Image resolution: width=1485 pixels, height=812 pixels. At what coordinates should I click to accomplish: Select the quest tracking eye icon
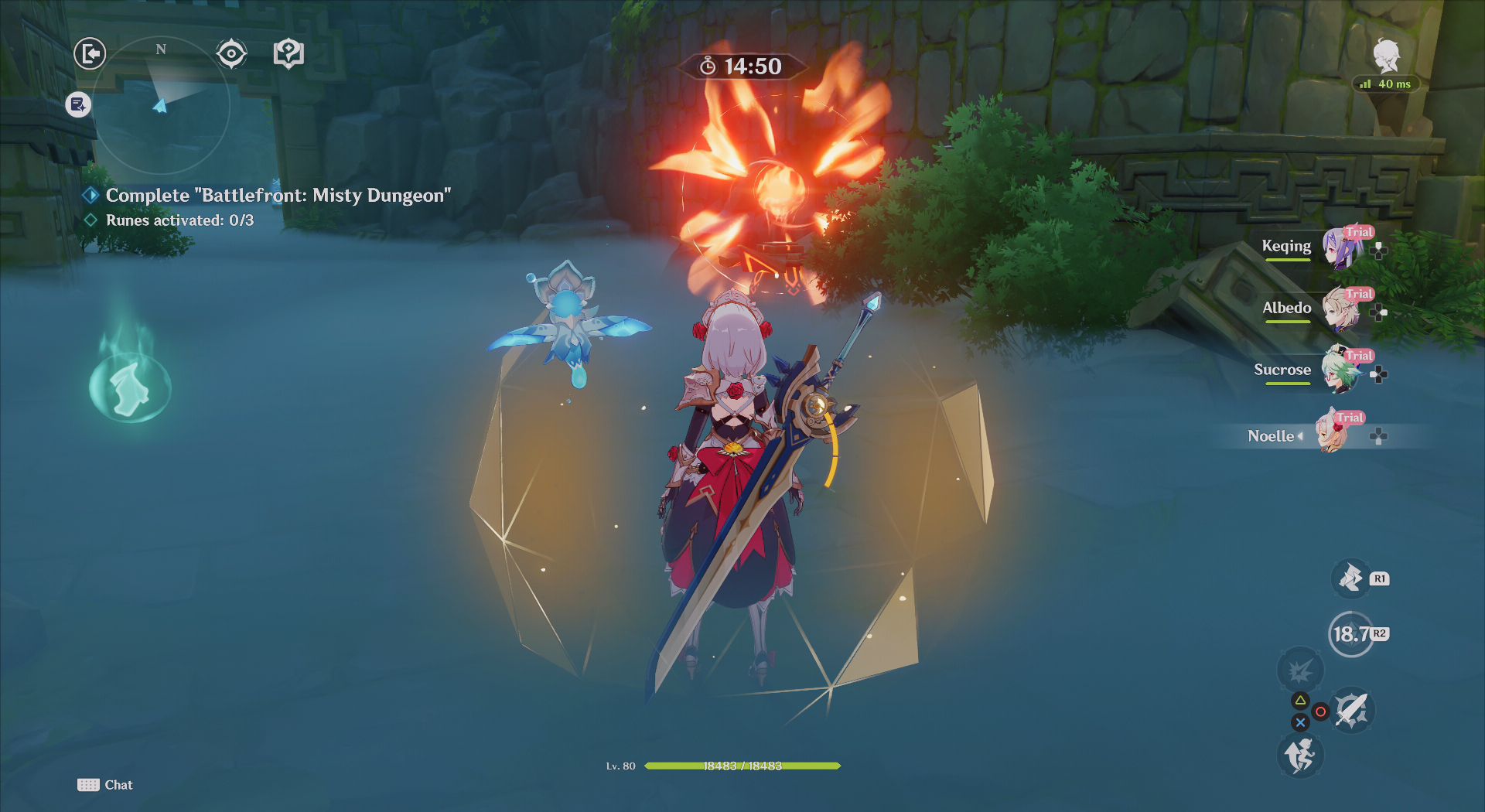230,53
